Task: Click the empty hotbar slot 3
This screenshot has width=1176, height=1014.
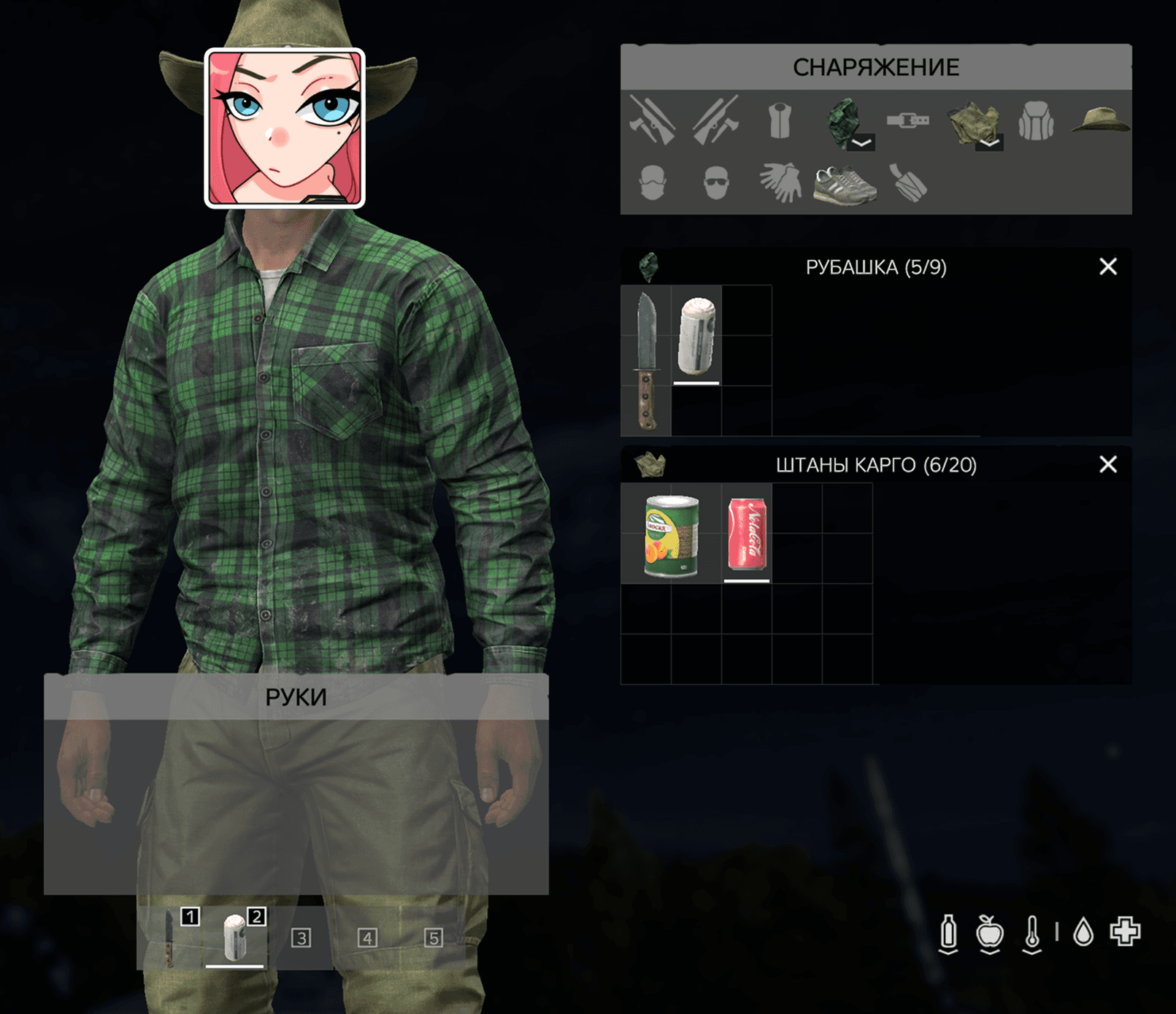Action: tap(301, 938)
